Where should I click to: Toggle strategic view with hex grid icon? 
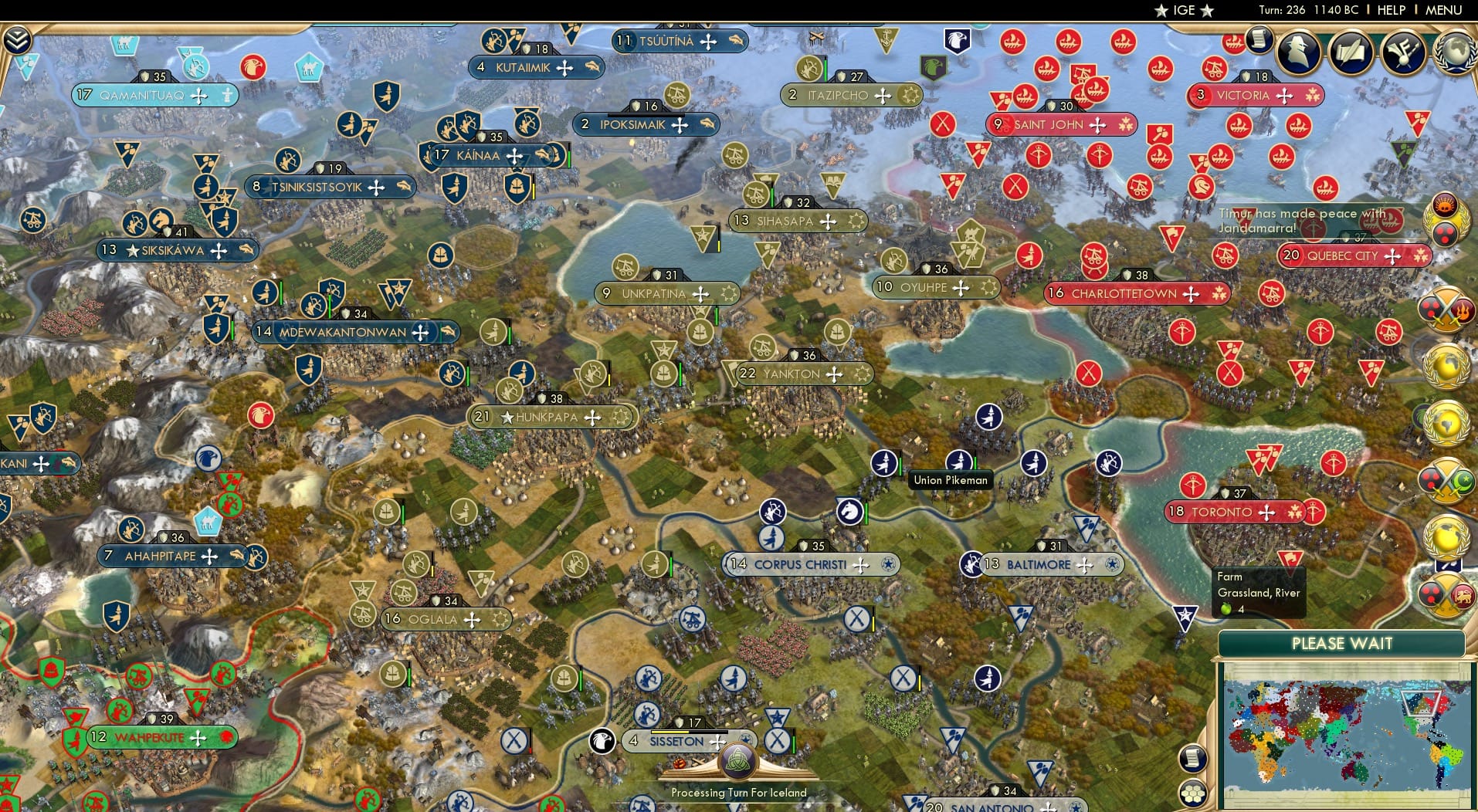[x=1195, y=792]
